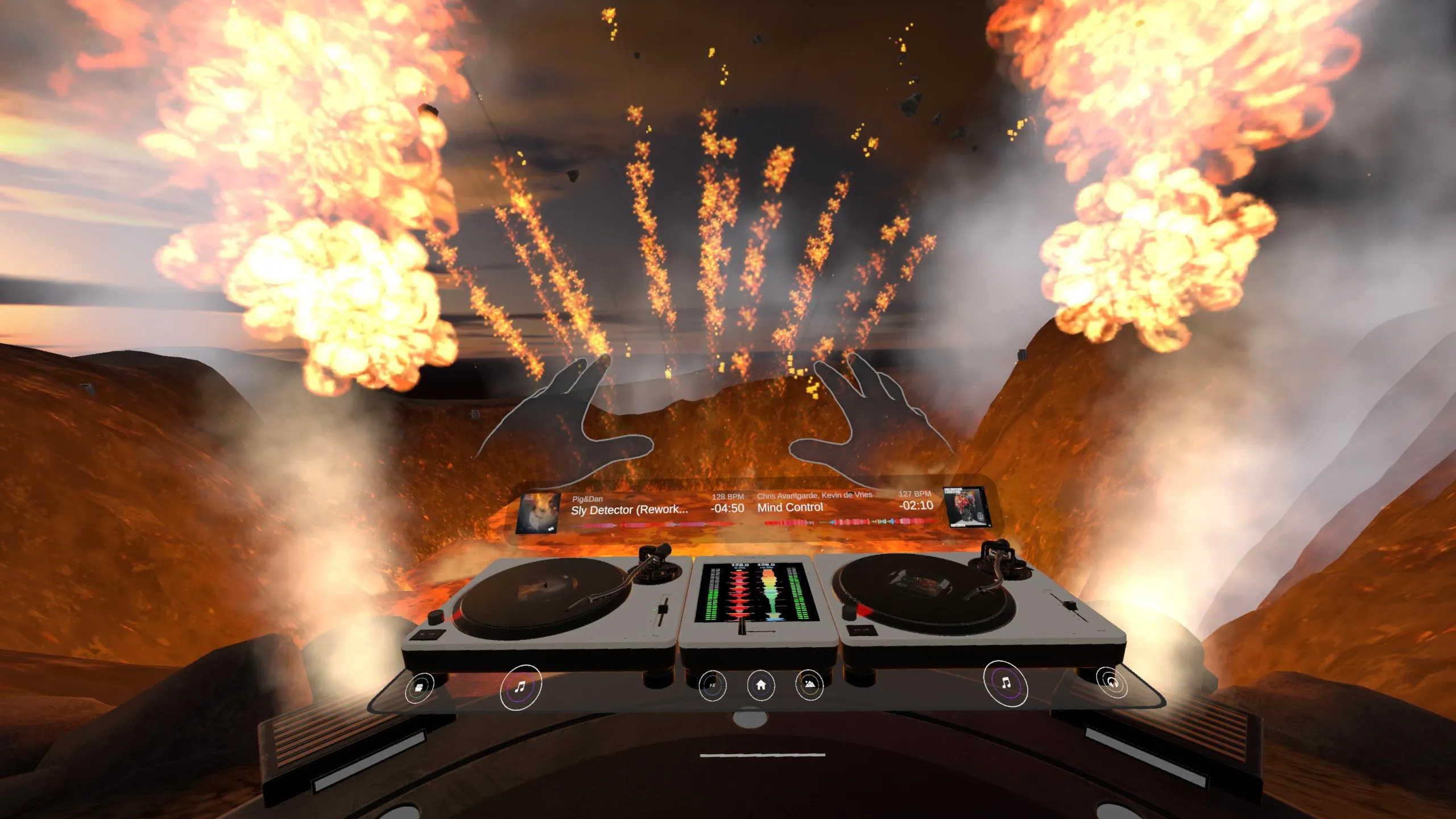Click the Sly Detector track waveform strip
This screenshot has height=819, width=1456.
(x=654, y=525)
